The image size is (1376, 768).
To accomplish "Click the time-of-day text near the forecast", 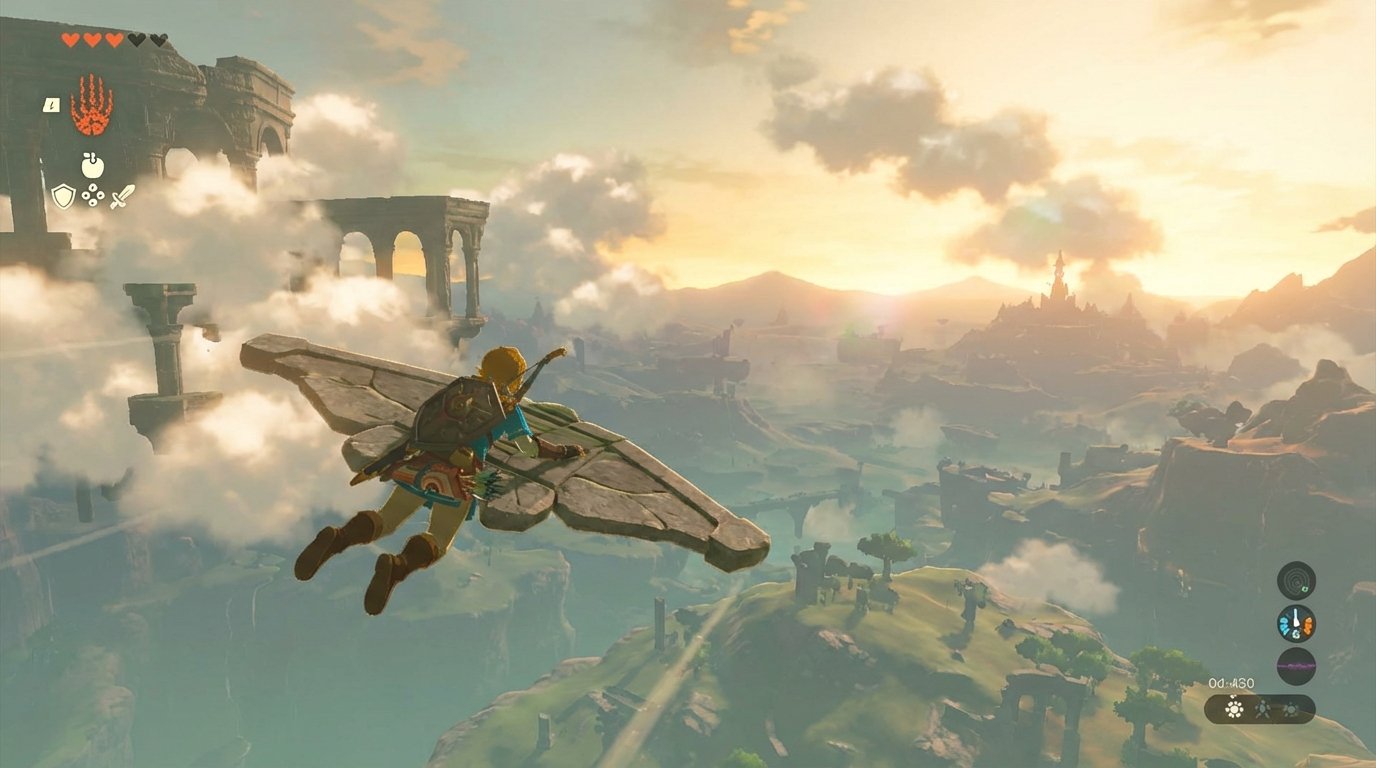I will click(x=1231, y=682).
